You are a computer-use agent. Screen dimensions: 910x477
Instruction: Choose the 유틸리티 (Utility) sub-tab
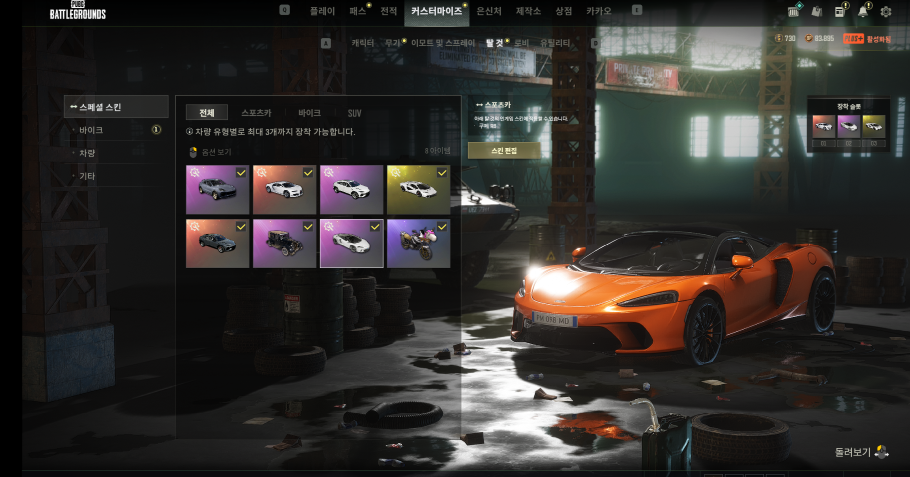555,43
